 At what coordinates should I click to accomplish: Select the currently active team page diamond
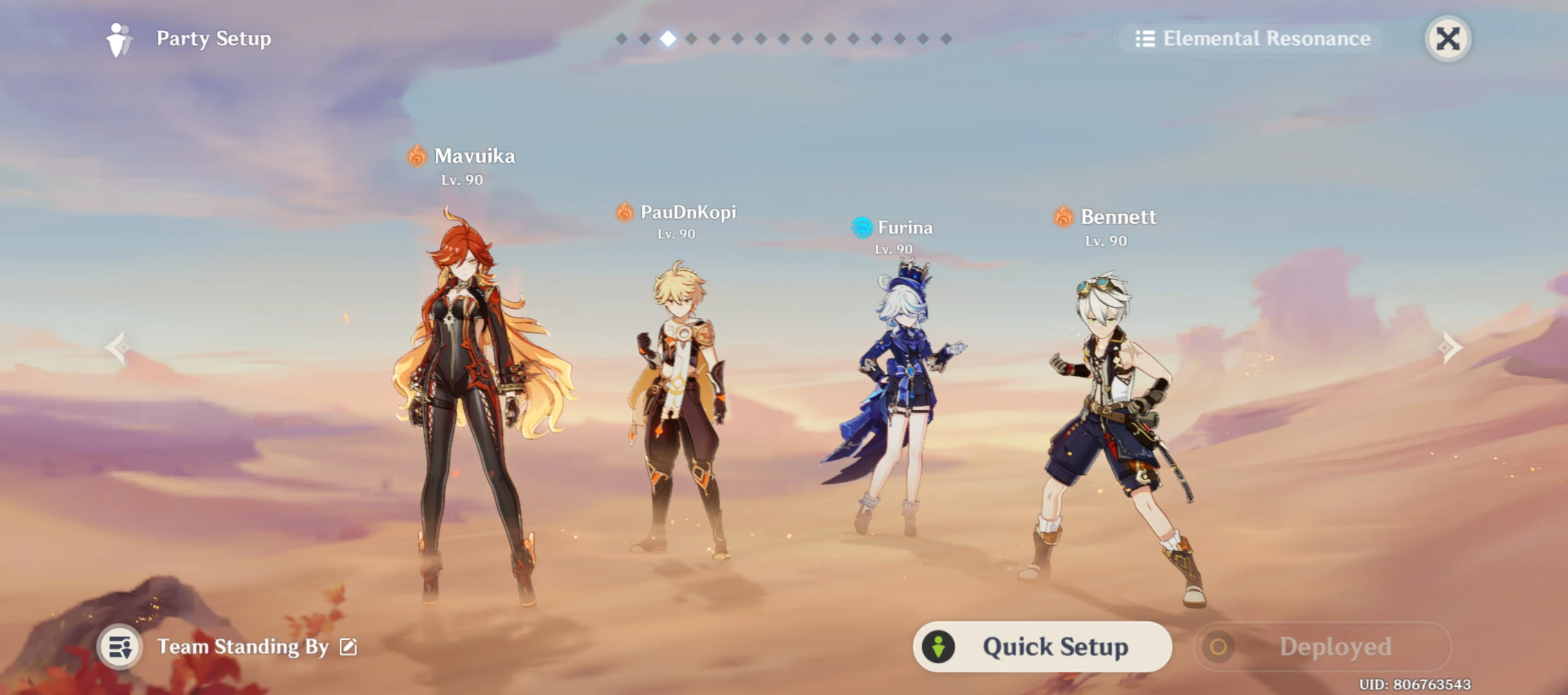(x=668, y=39)
